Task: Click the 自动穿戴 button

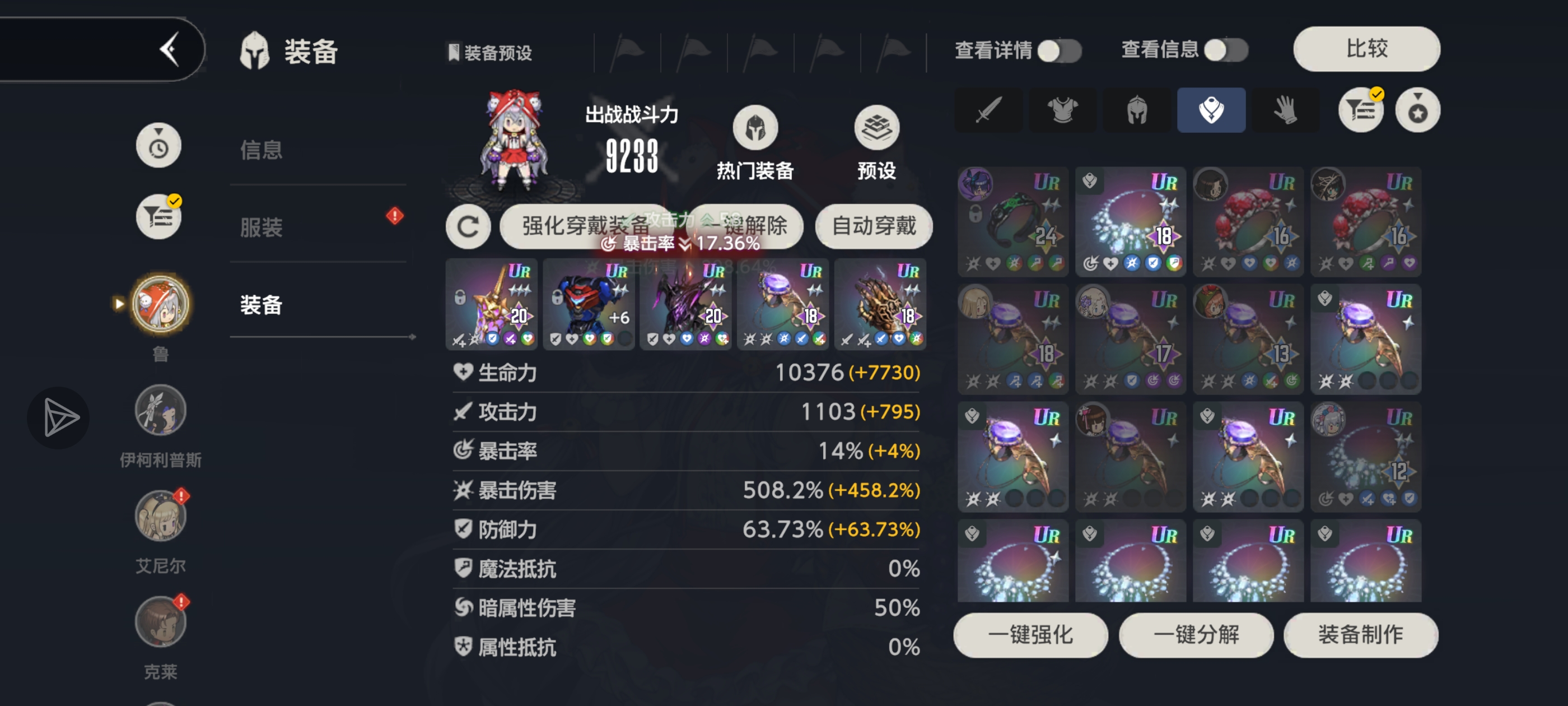Action: coord(874,226)
